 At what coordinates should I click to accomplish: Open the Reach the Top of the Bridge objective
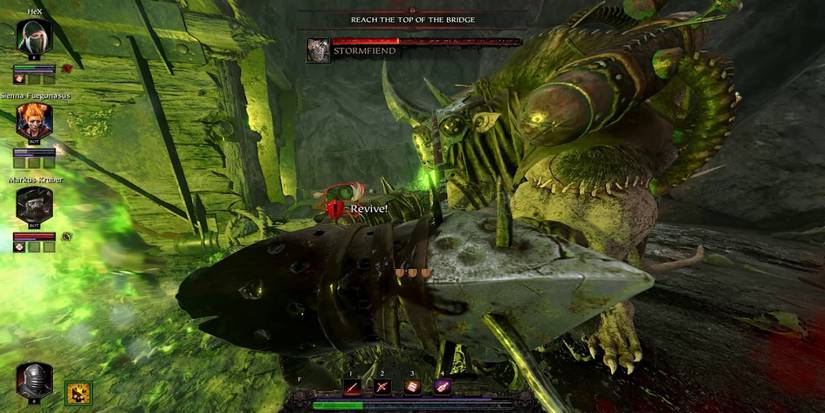pyautogui.click(x=411, y=19)
